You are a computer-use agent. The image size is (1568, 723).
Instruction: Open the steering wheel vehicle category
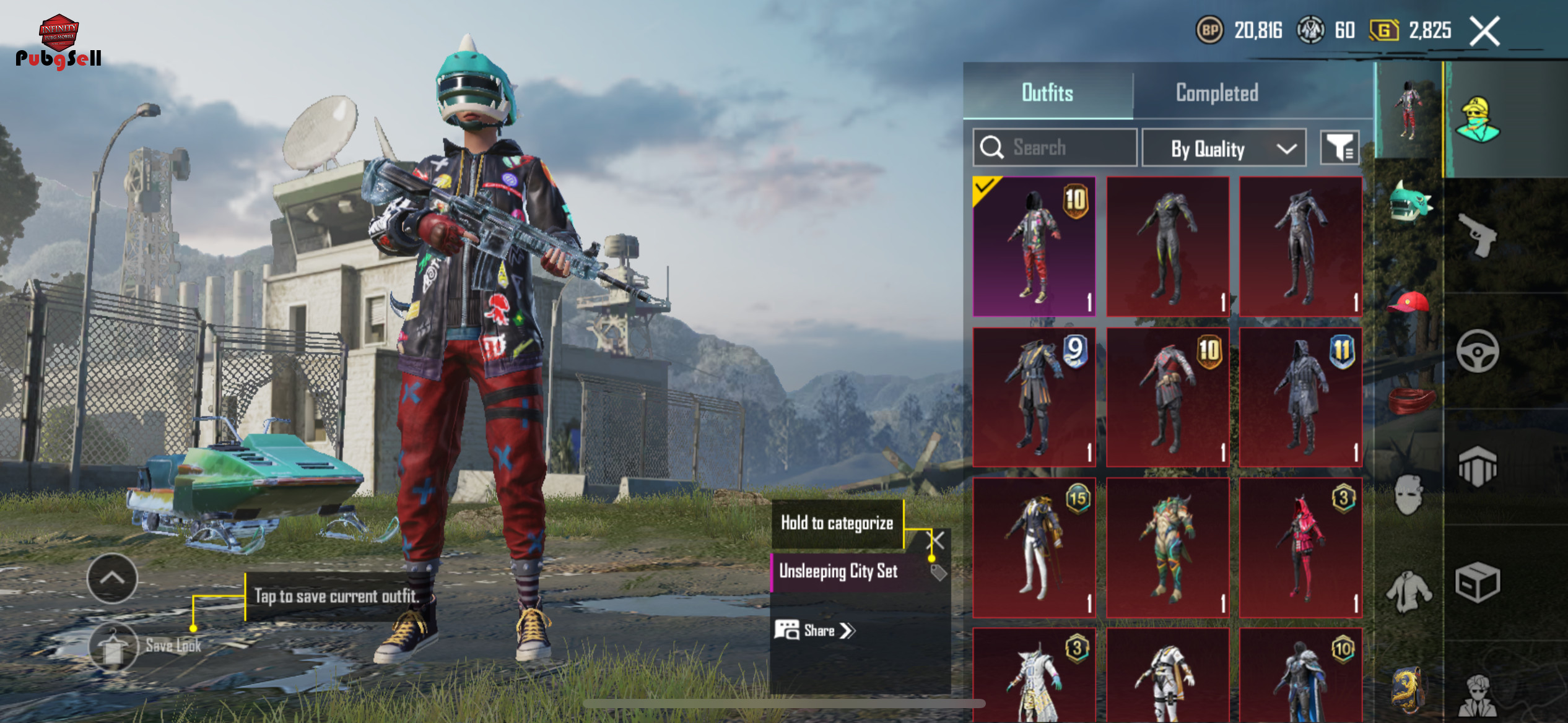pyautogui.click(x=1477, y=351)
